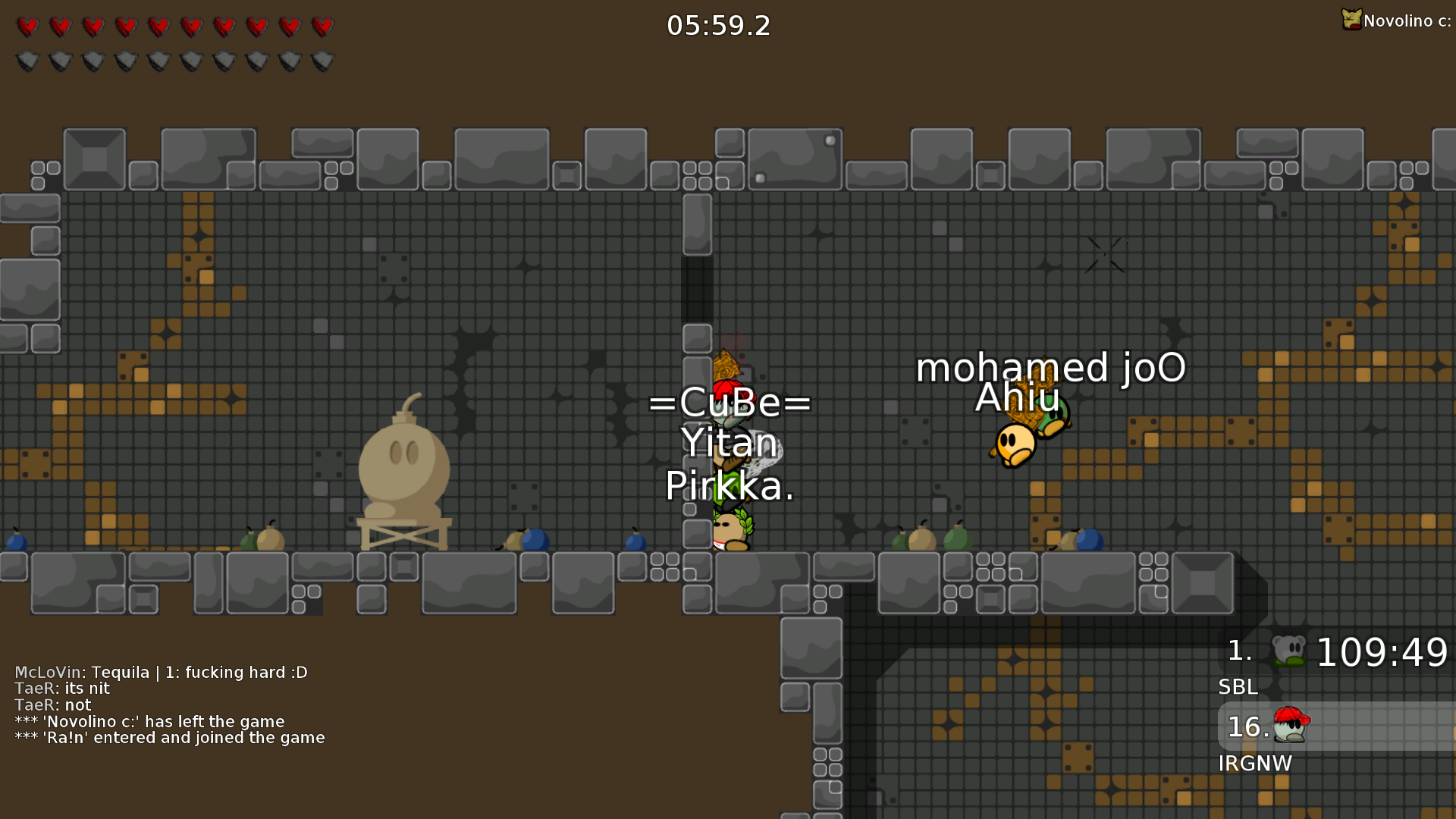The width and height of the screenshot is (1456, 819).
Task: Click the 05:59.2 race timer
Action: click(717, 25)
